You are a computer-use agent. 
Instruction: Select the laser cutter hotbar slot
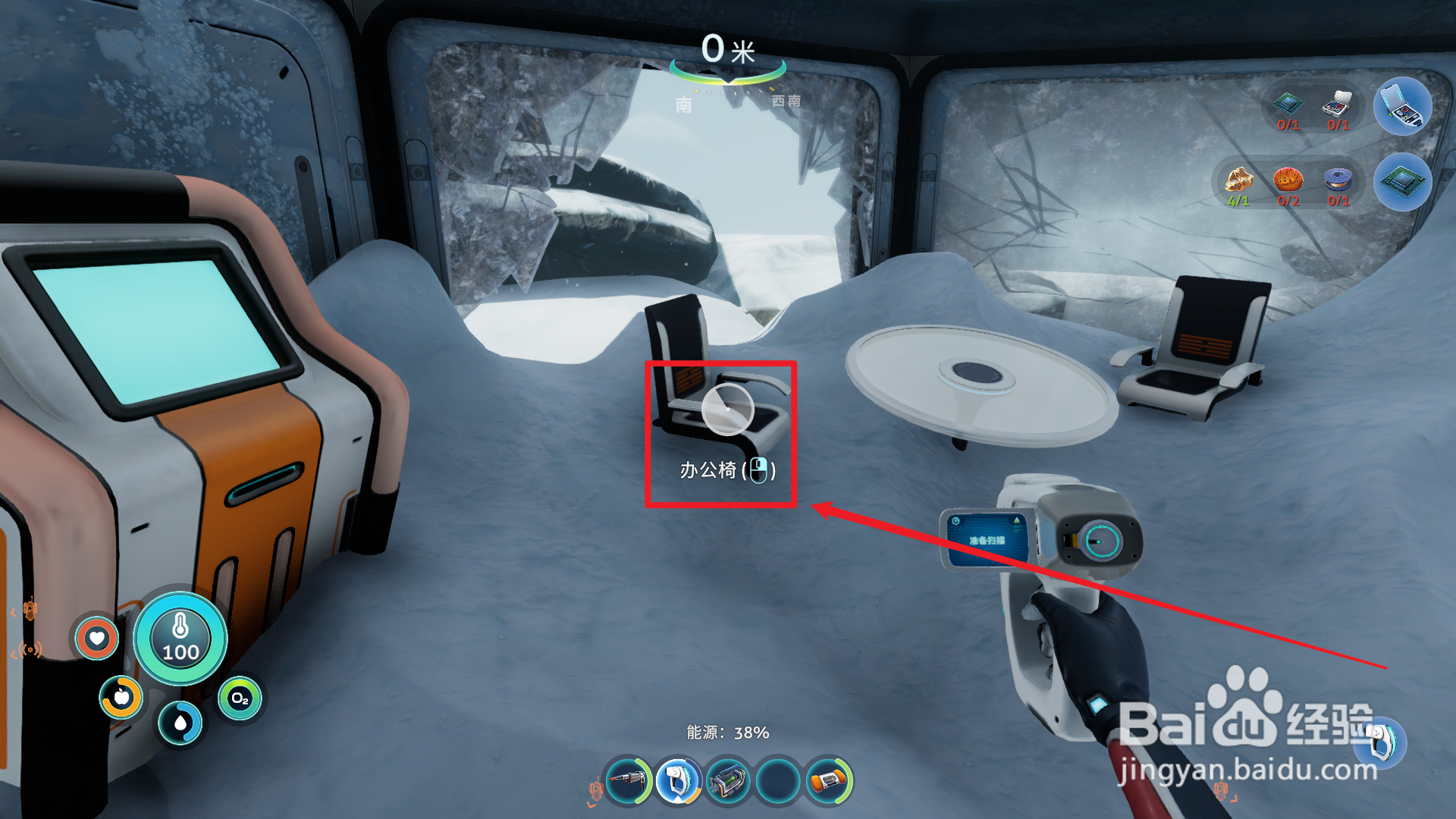(x=628, y=780)
